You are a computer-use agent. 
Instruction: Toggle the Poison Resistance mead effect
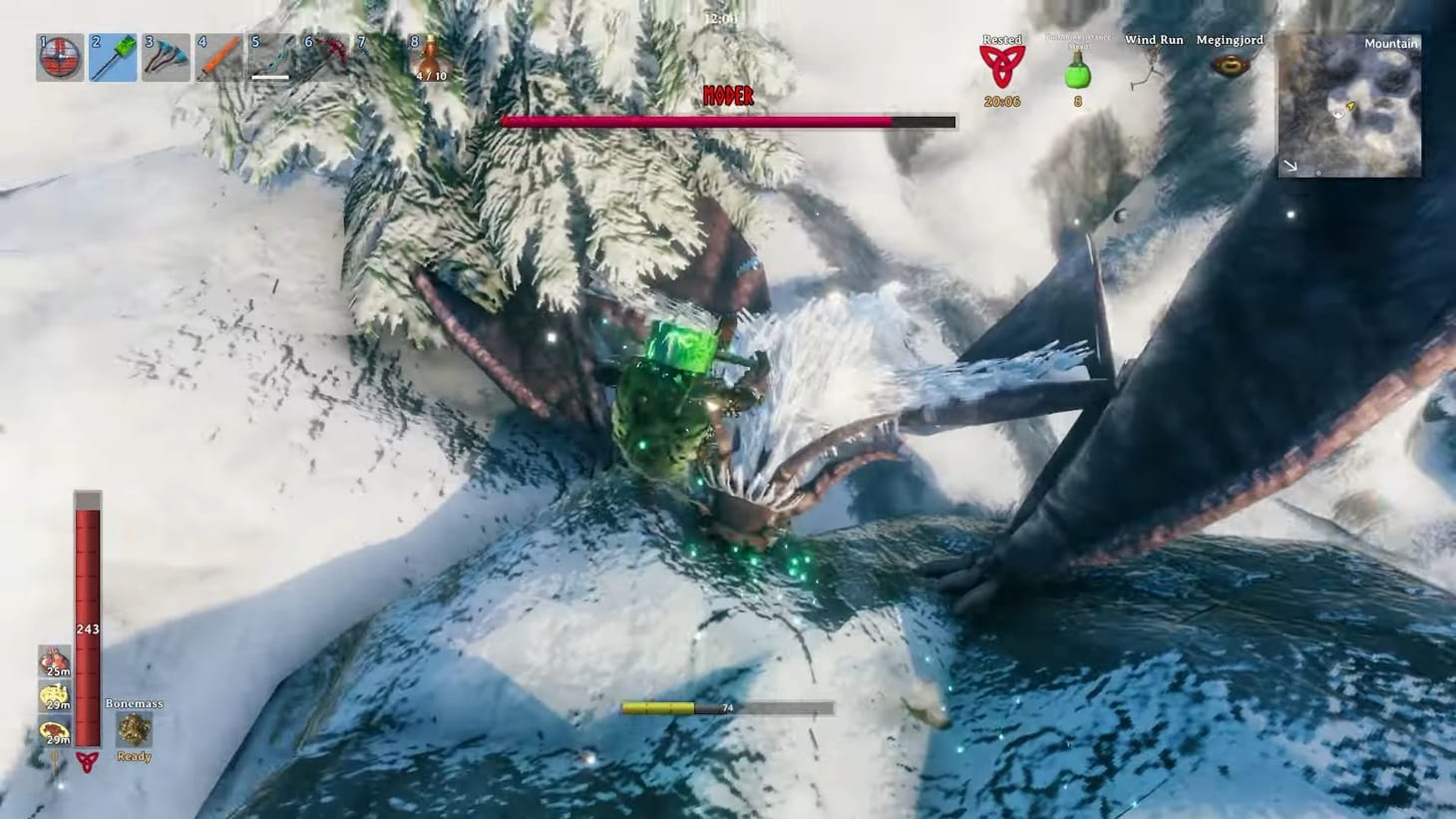click(1077, 70)
